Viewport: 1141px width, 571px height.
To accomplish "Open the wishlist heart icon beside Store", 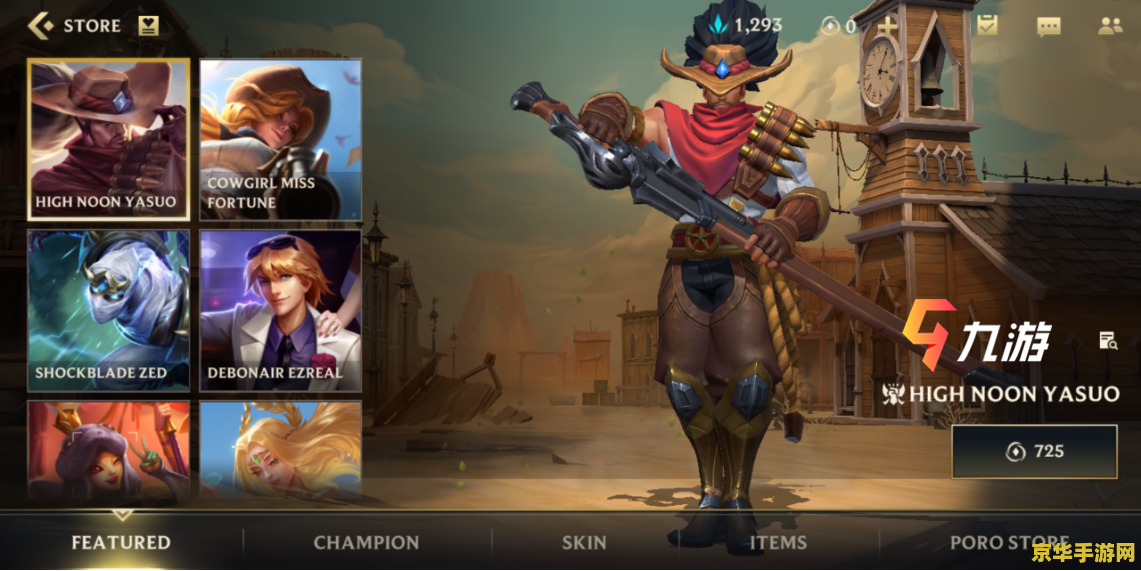I will click(149, 26).
